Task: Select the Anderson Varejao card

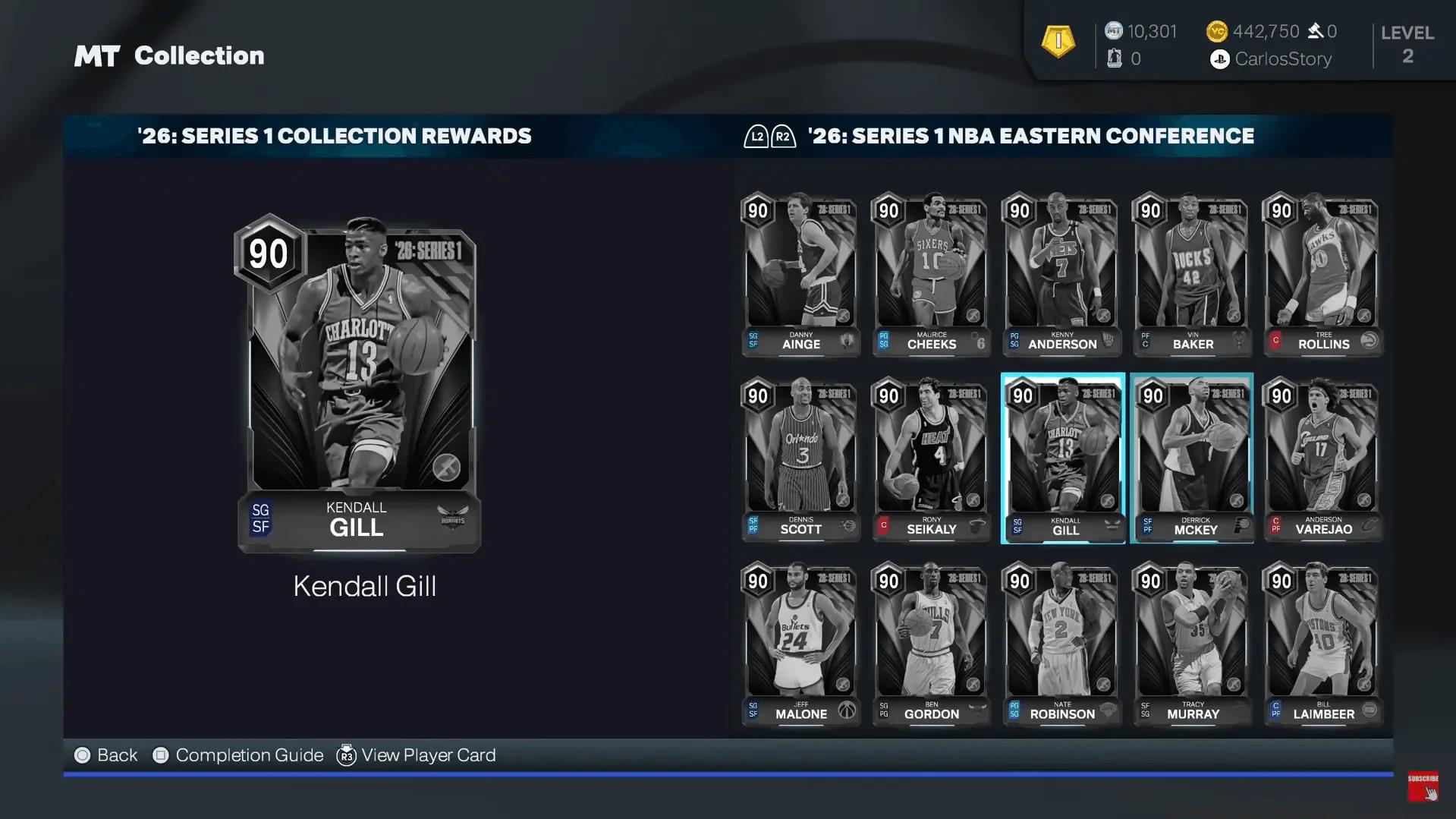Action: pos(1323,459)
